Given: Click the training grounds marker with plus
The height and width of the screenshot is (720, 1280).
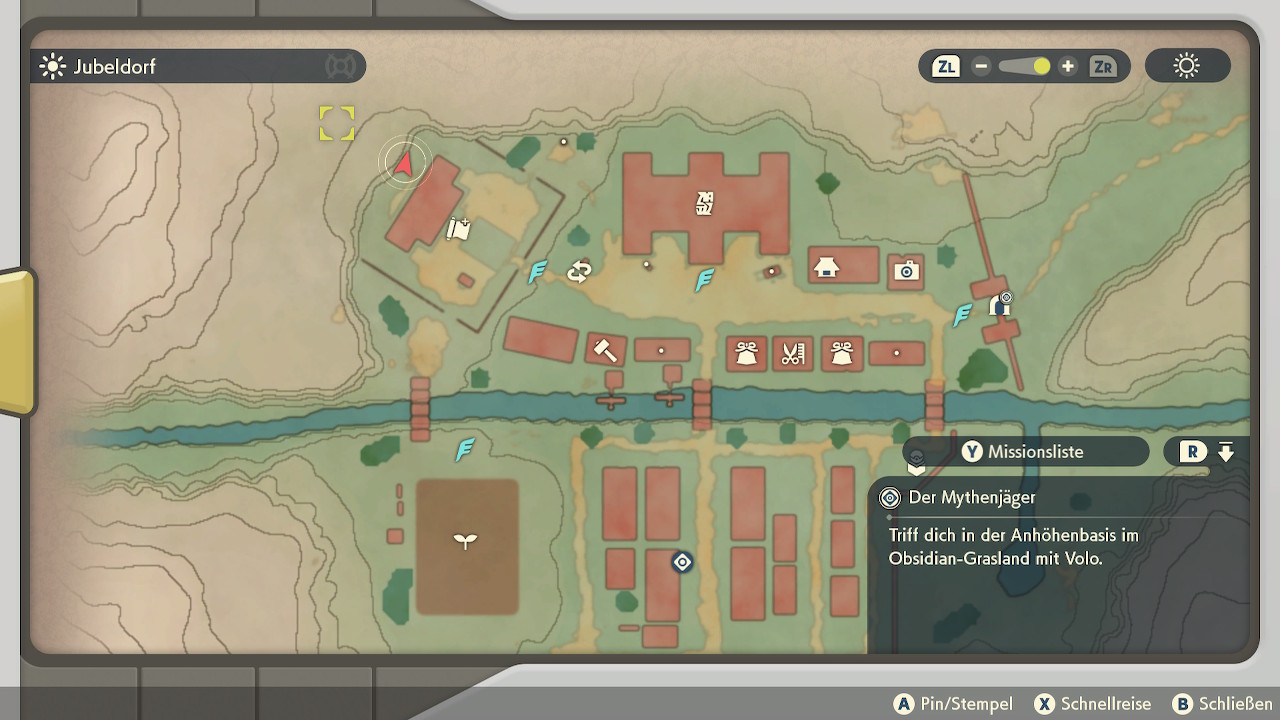Looking at the screenshot, I should click(459, 229).
